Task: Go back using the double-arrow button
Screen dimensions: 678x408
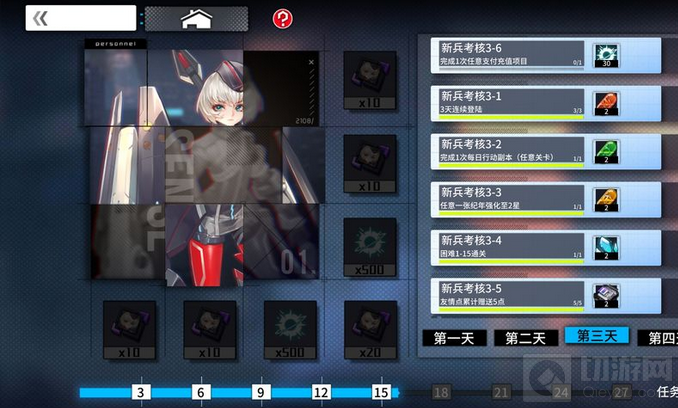Action: (x=42, y=18)
